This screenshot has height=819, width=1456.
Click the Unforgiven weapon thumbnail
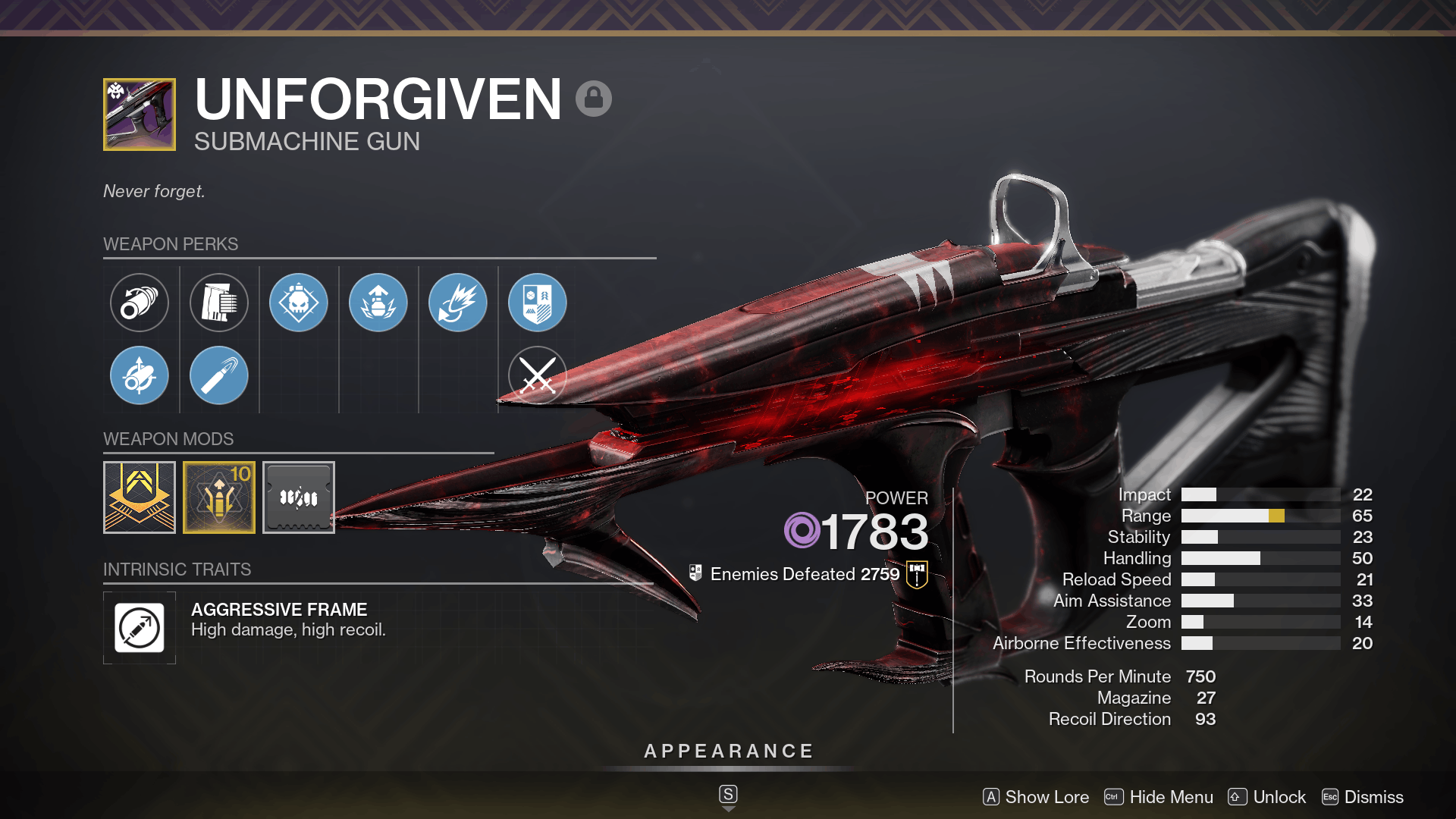tap(139, 115)
